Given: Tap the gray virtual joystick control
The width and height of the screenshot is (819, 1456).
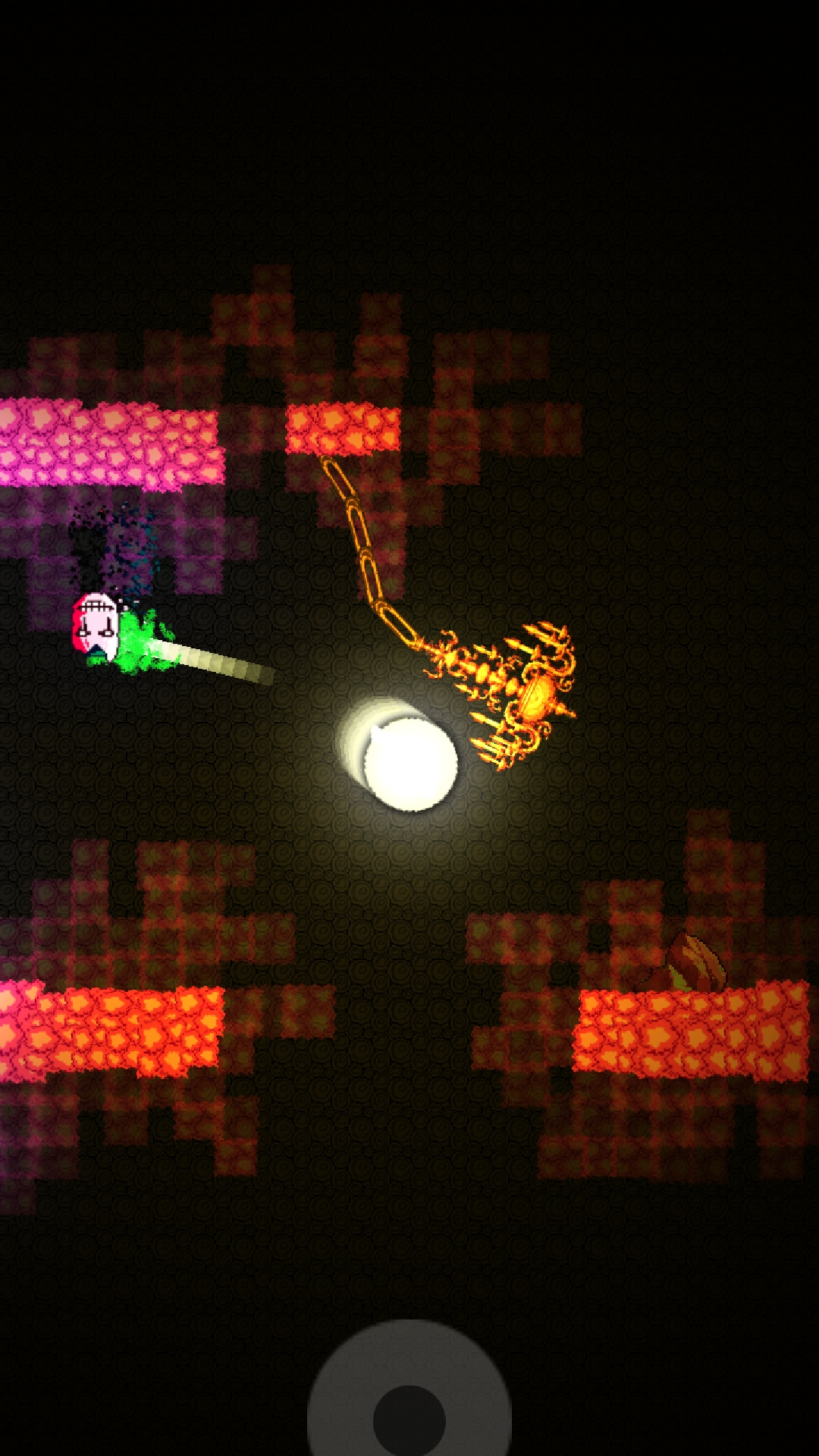Looking at the screenshot, I should [x=409, y=1415].
